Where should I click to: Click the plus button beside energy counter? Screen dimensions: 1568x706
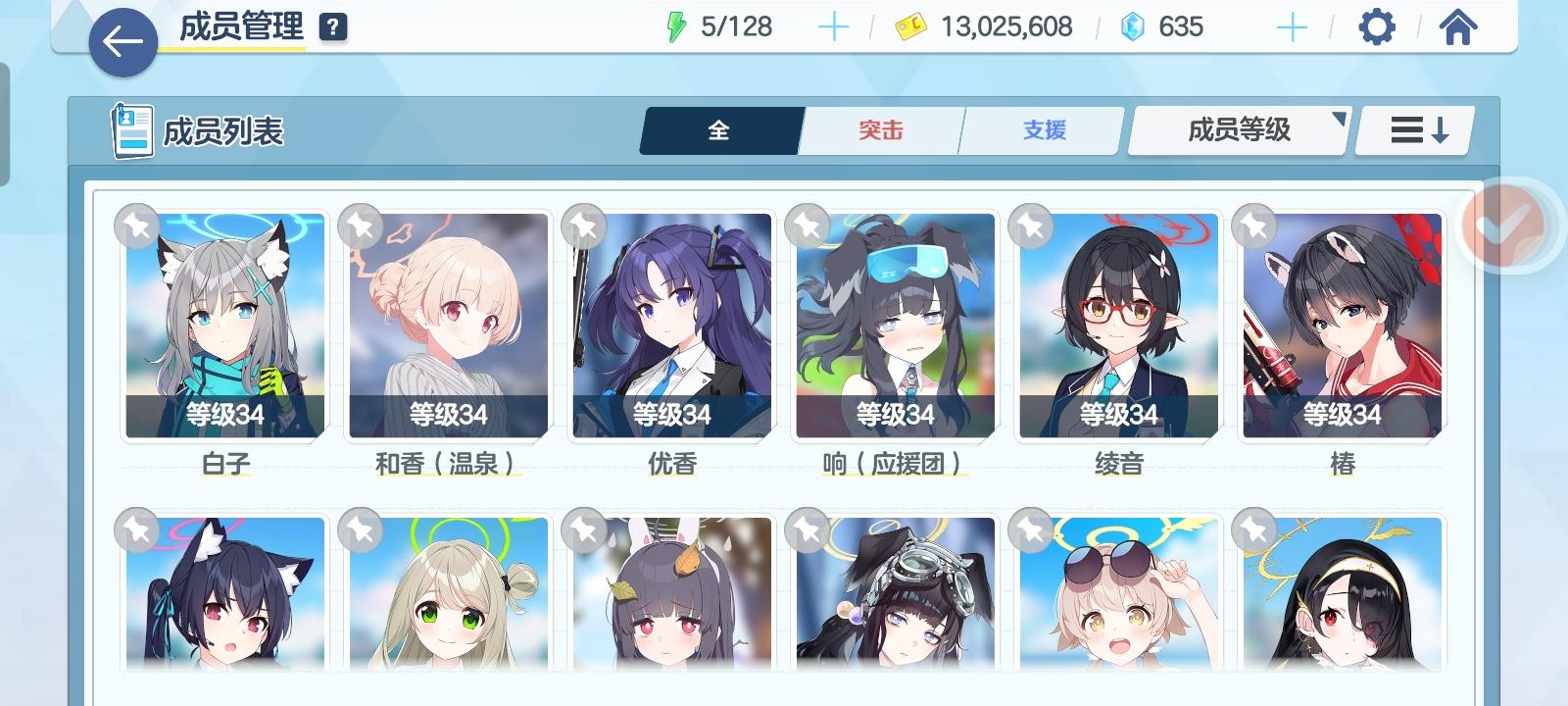click(x=834, y=25)
